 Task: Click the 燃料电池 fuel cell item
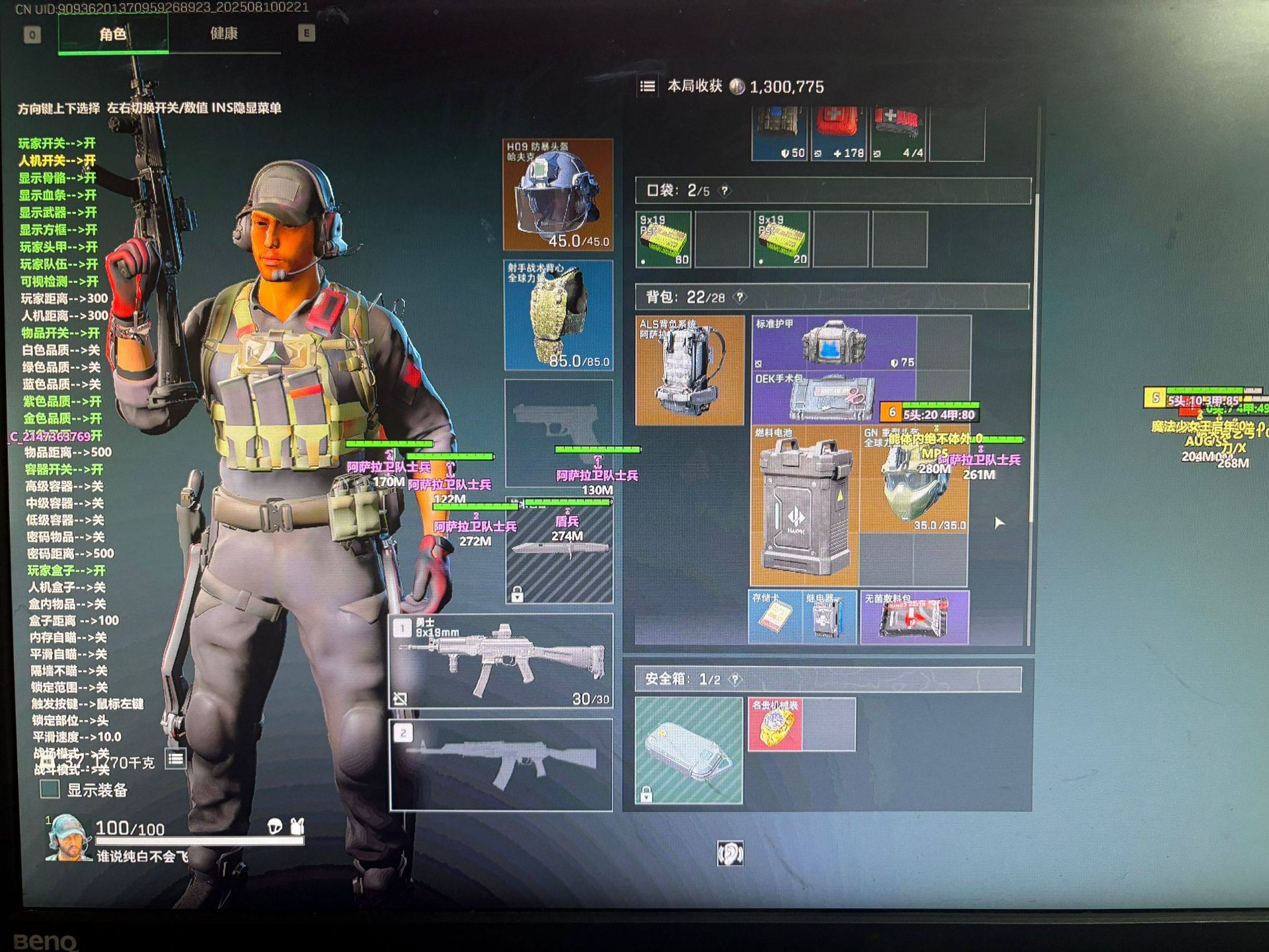[804, 506]
